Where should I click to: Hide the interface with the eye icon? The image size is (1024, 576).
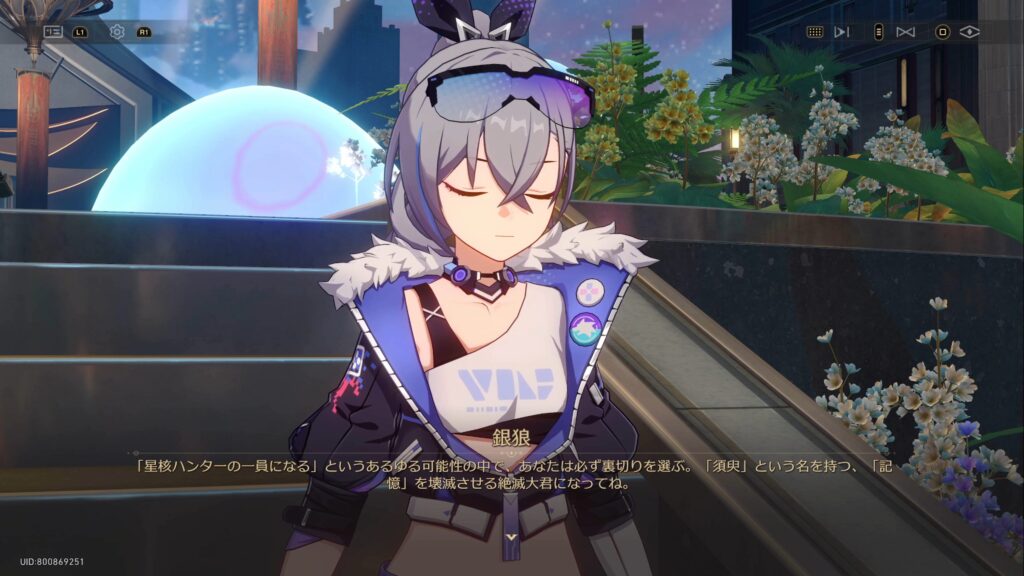pos(969,32)
